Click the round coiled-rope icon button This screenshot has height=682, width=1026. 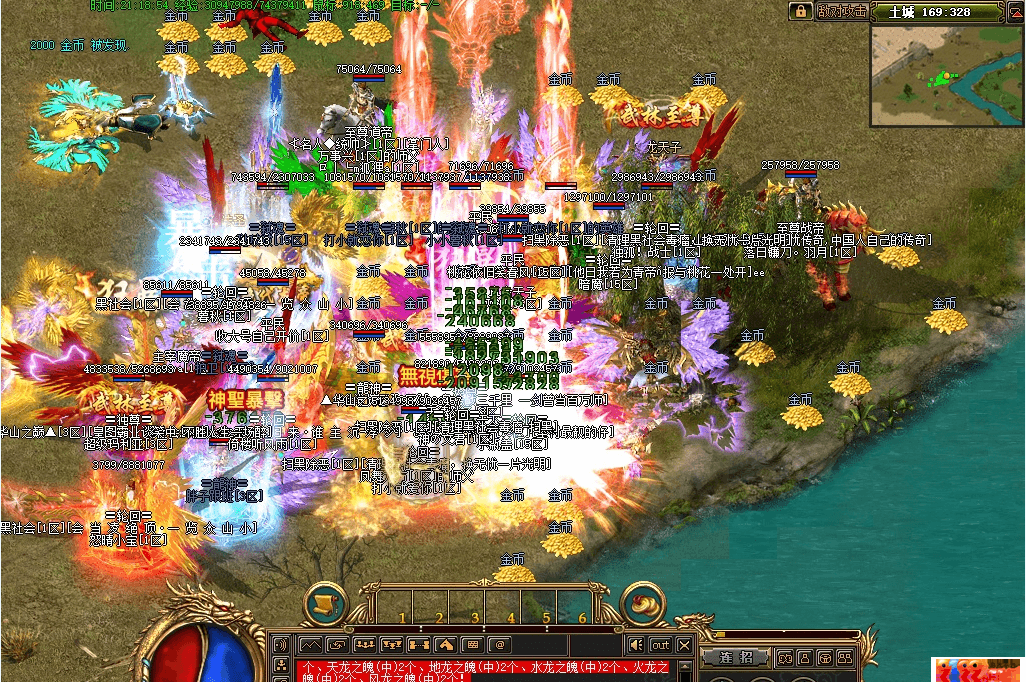(x=643, y=605)
